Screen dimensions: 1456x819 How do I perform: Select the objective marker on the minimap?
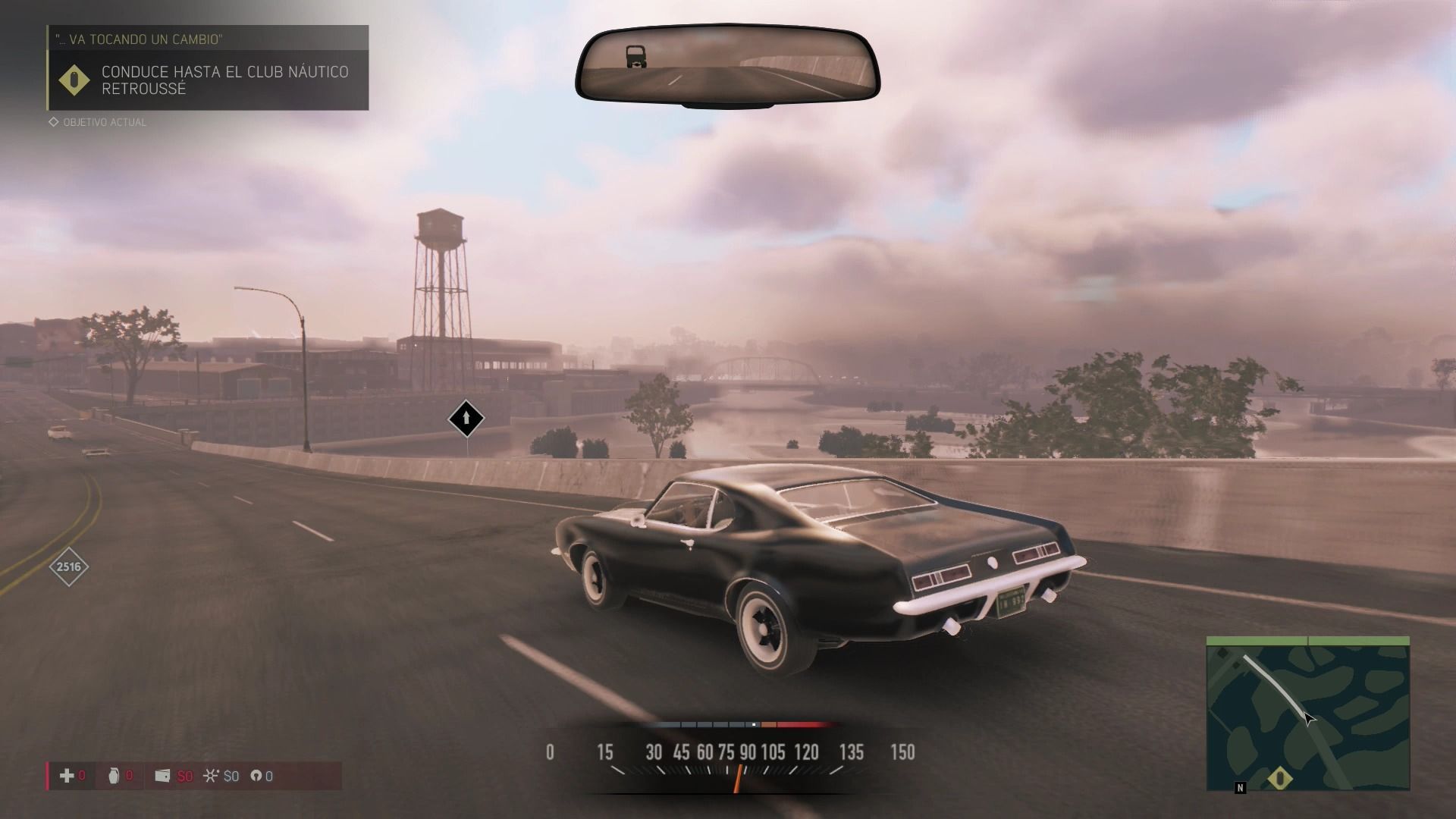1280,777
